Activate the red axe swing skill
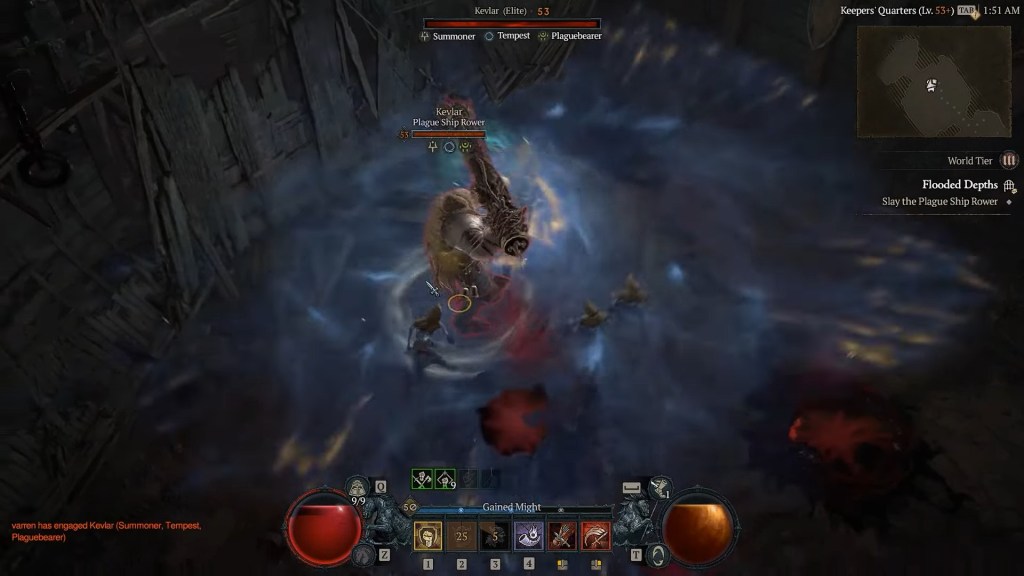 pos(596,537)
